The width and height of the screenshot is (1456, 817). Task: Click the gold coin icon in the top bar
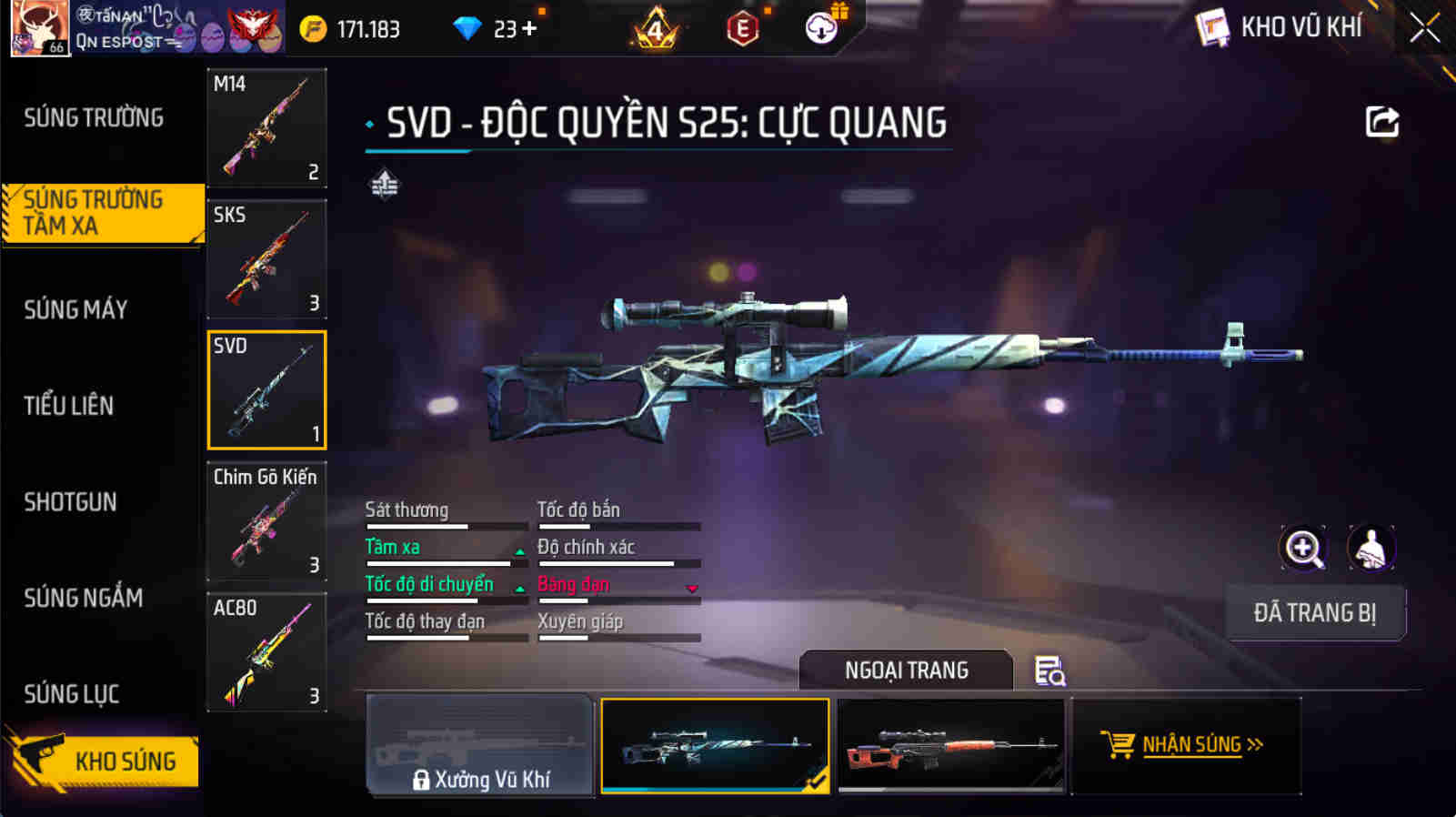(315, 28)
